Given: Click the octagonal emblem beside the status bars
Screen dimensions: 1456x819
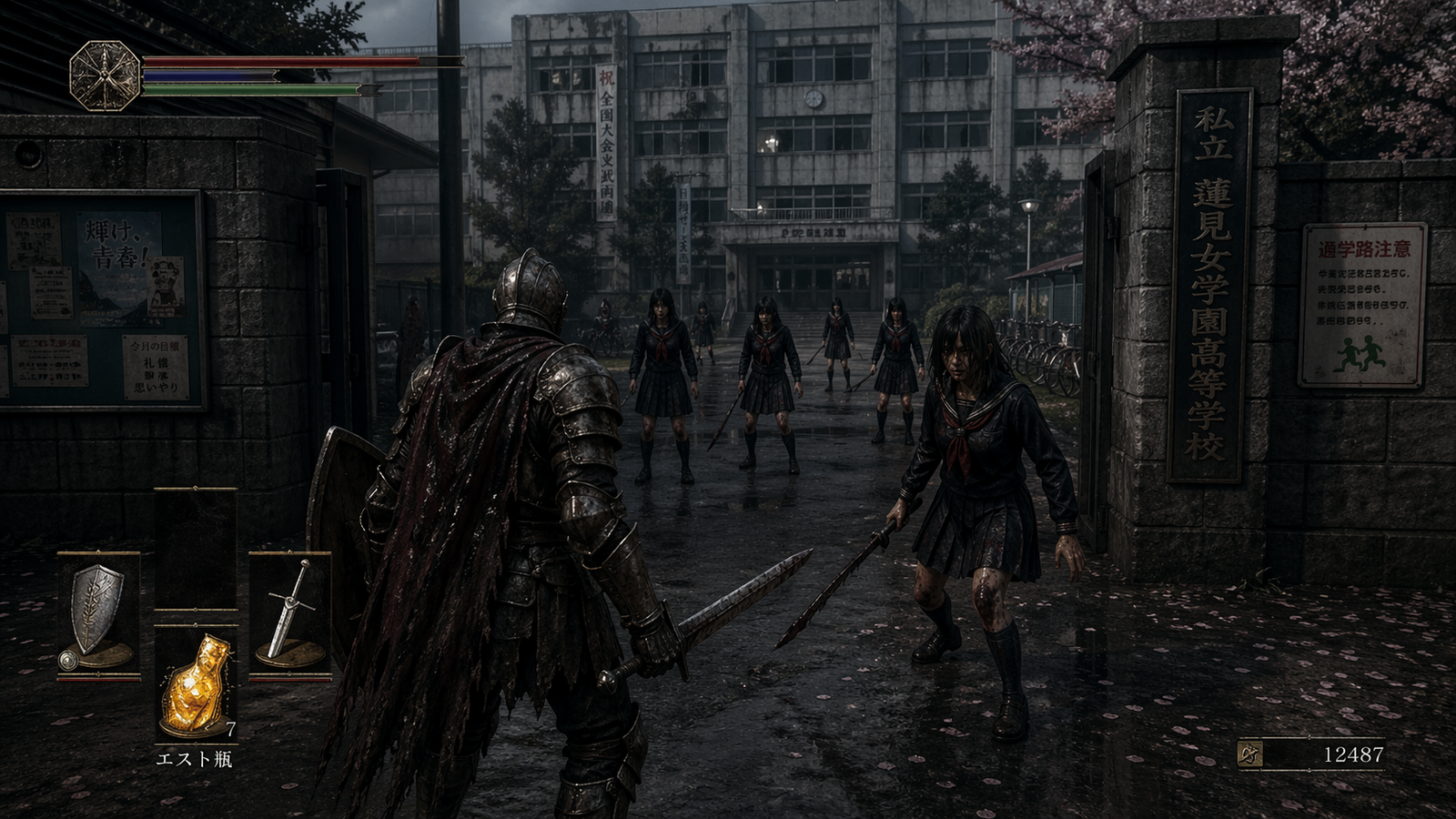Looking at the screenshot, I should tap(105, 76).
